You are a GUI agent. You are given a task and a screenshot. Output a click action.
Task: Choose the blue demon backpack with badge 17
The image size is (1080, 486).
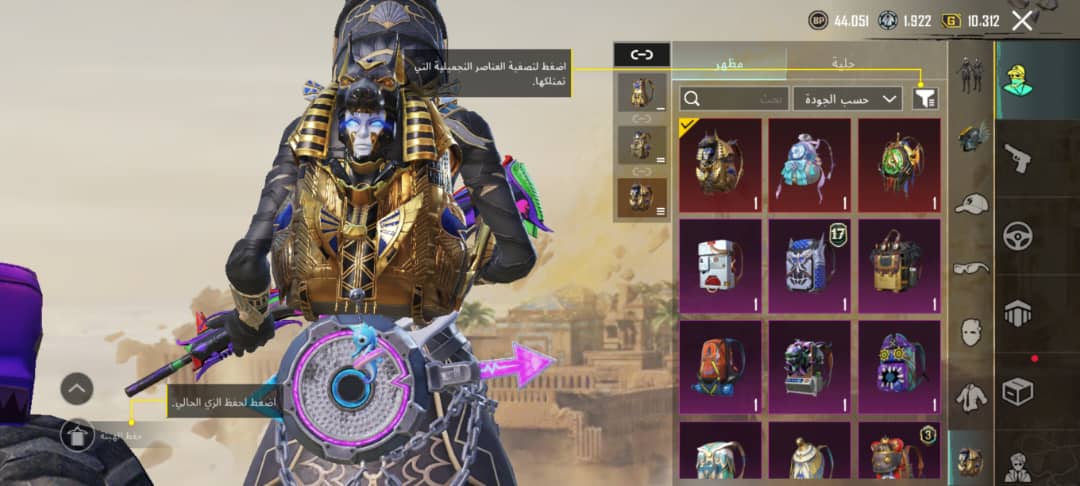click(810, 265)
